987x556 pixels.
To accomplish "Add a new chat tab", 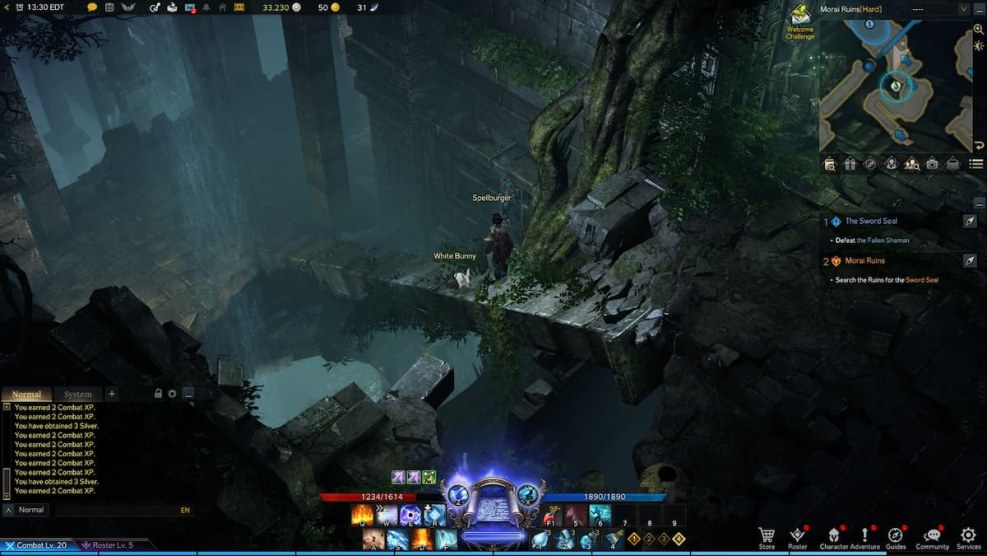I will [x=112, y=394].
